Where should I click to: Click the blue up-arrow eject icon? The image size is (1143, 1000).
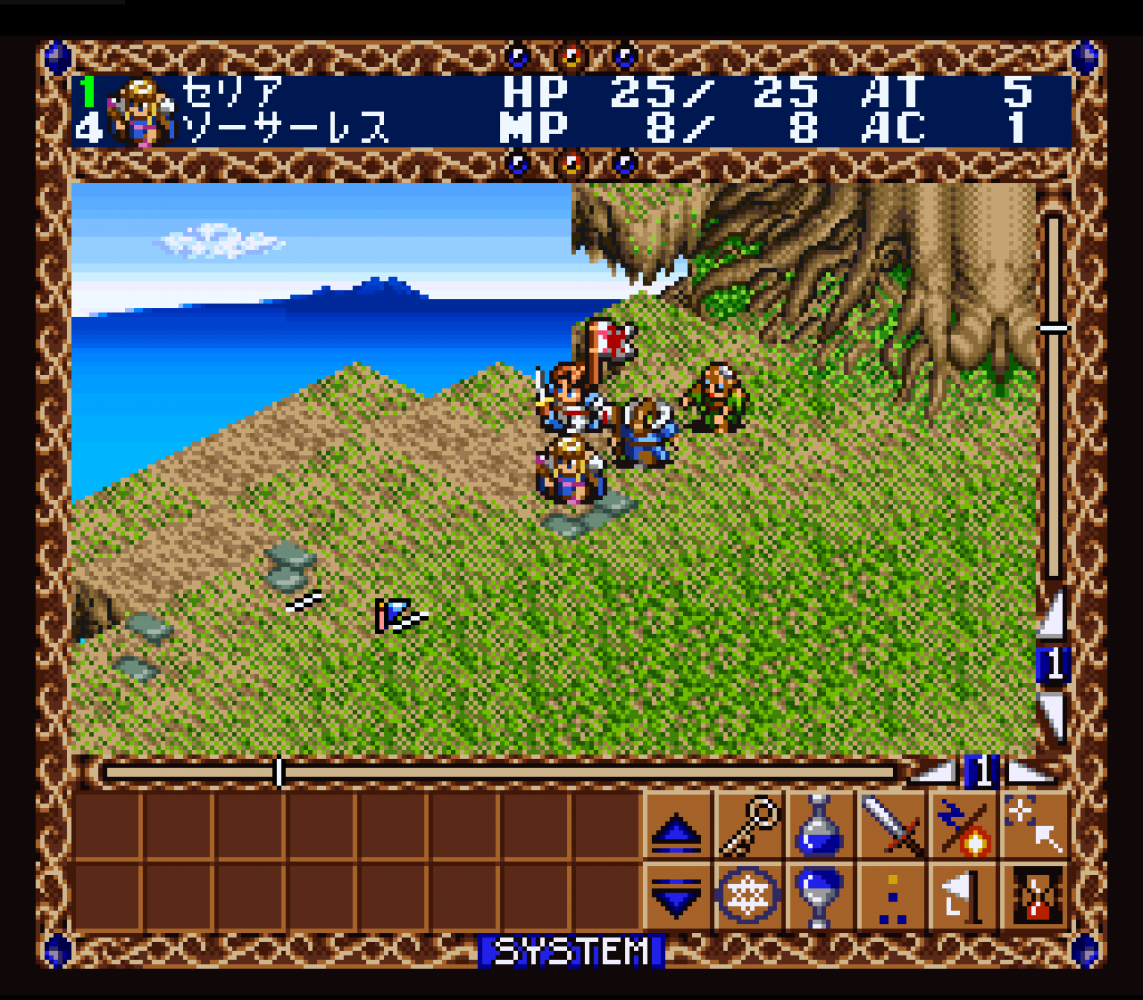[677, 827]
